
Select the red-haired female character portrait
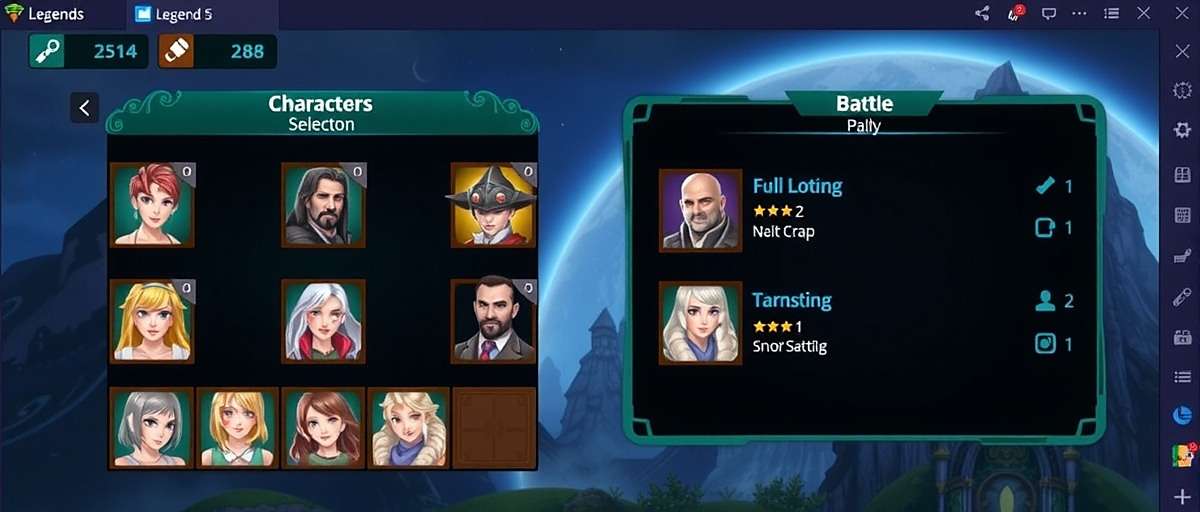152,205
